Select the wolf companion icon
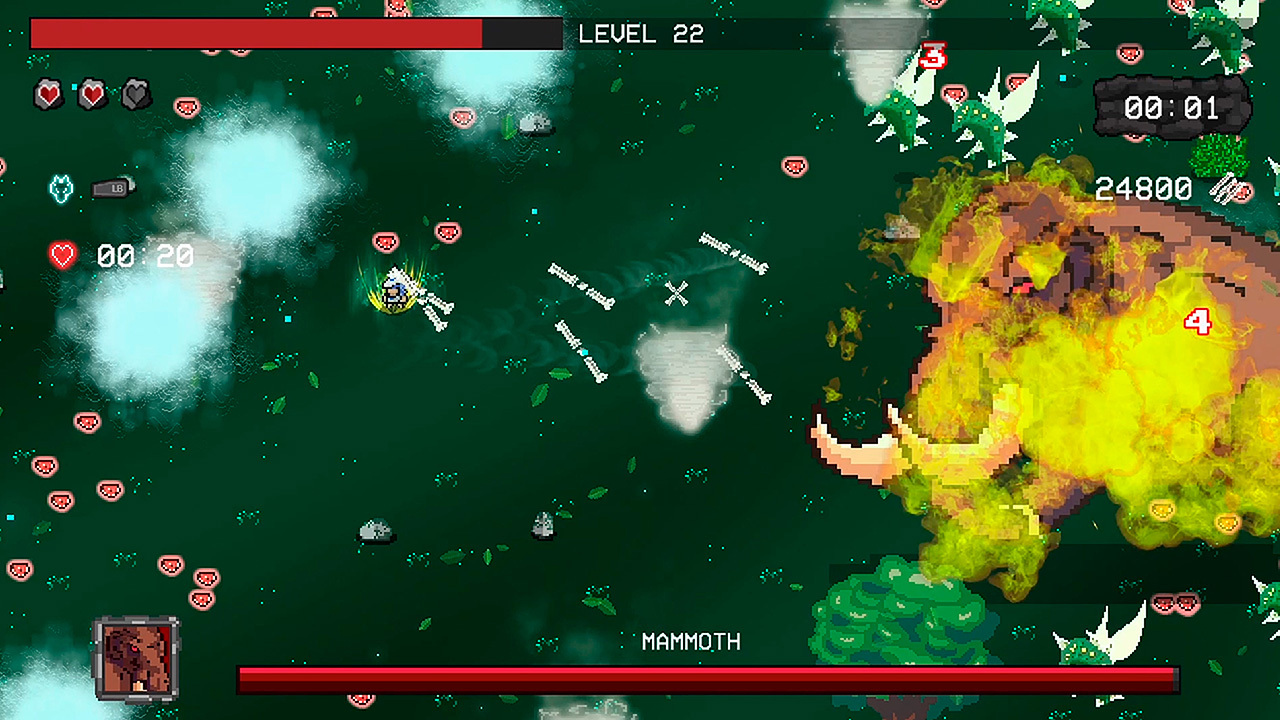 (60, 186)
